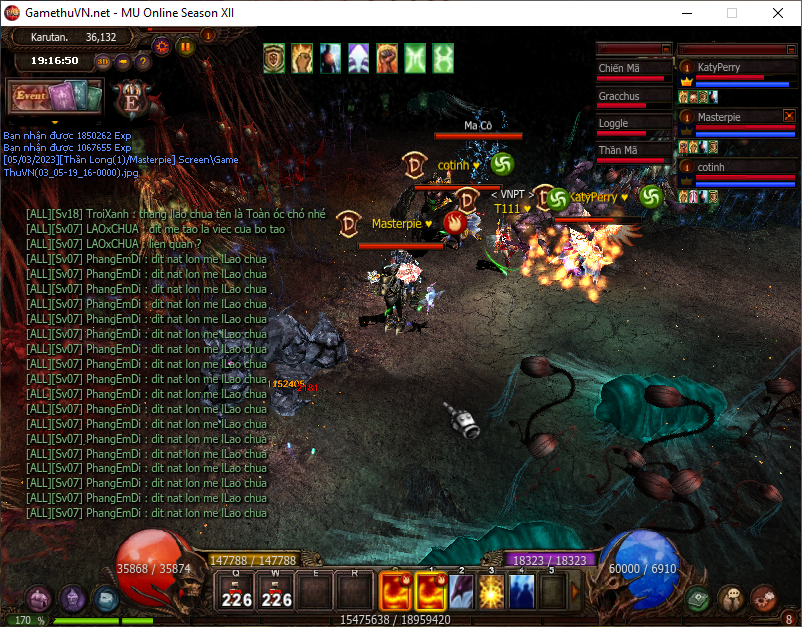Select cotinh in the party list
802x627 pixels.
pos(712,167)
